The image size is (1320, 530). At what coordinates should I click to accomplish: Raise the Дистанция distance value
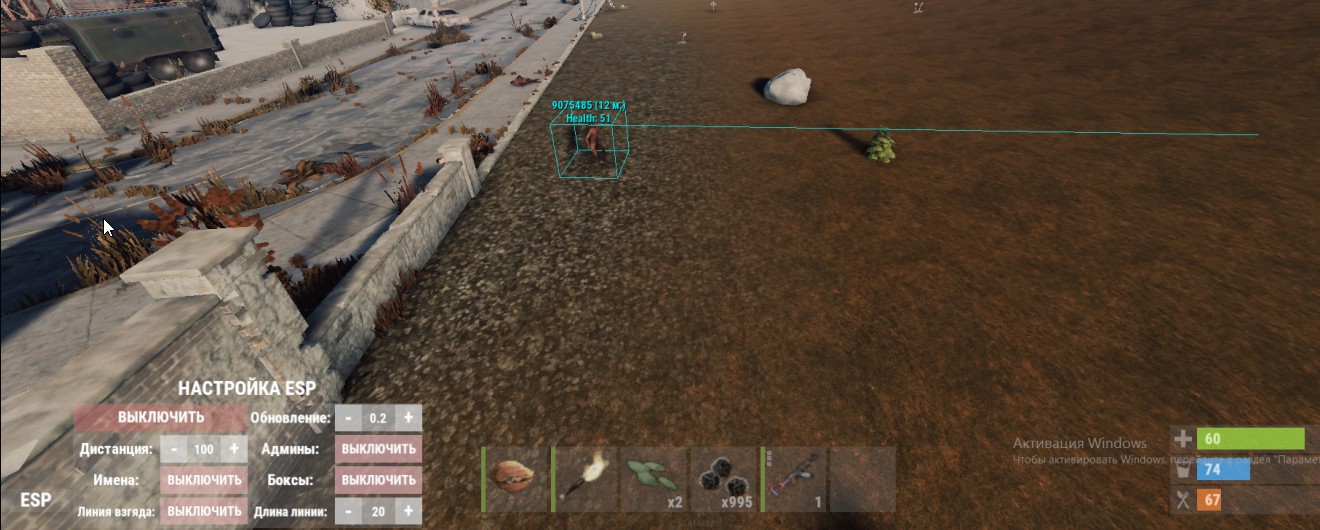(x=234, y=449)
